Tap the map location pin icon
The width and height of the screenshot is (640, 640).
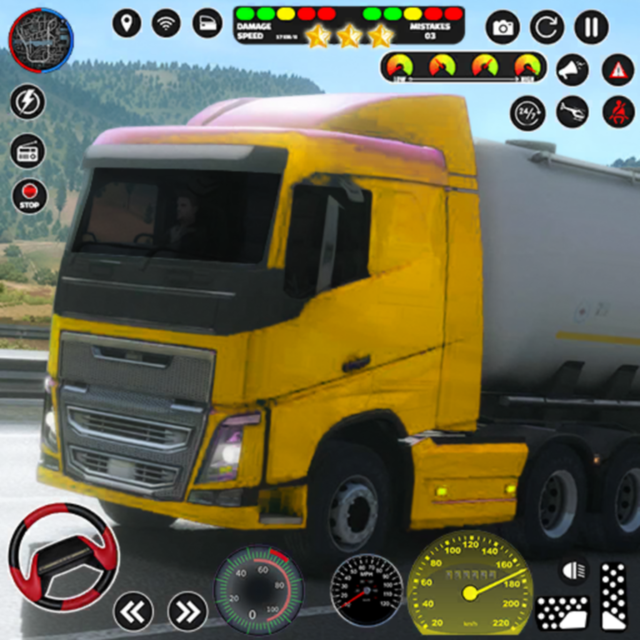pyautogui.click(x=127, y=22)
